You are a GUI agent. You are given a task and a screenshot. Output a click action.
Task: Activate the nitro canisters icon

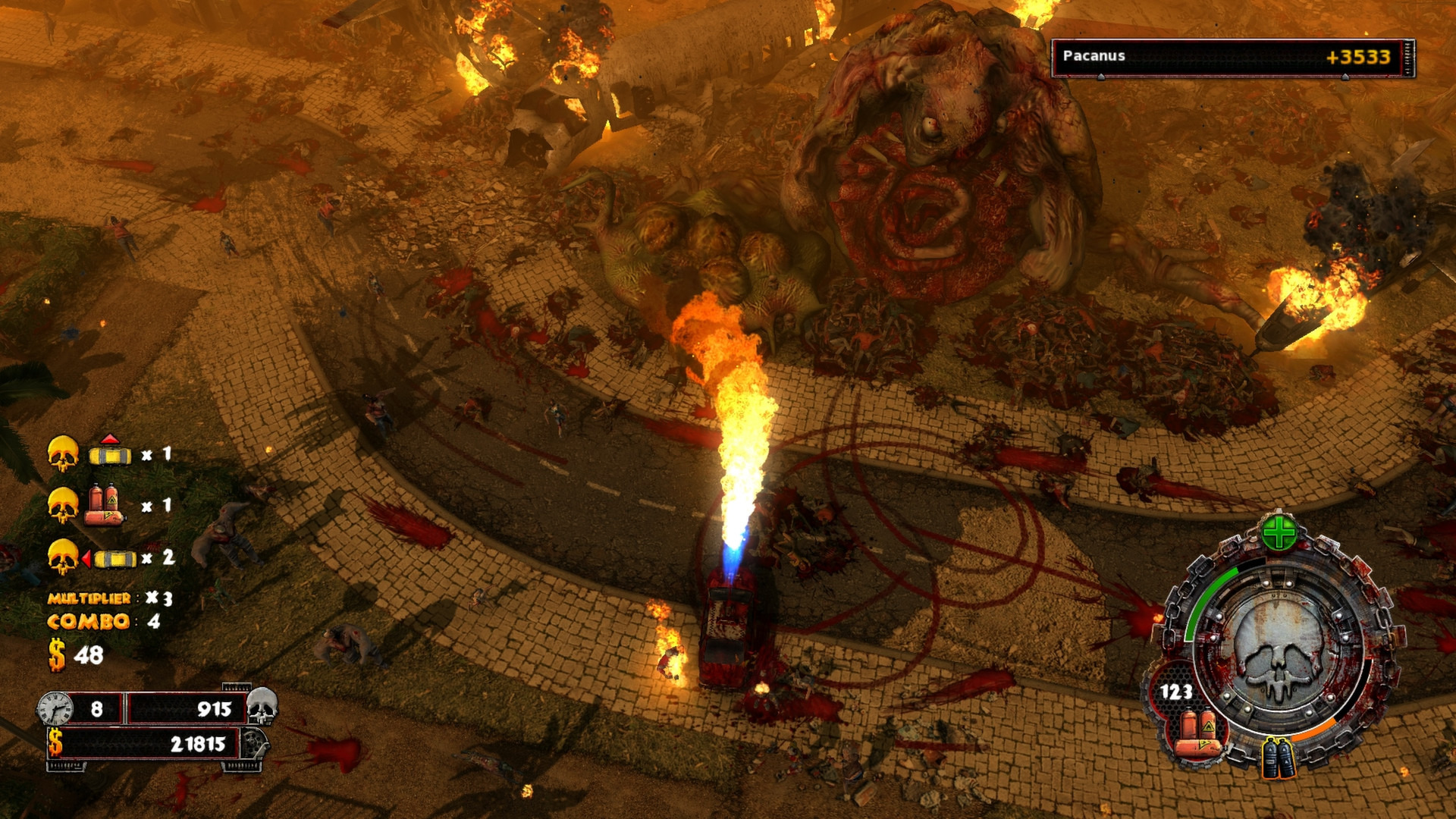1279,758
